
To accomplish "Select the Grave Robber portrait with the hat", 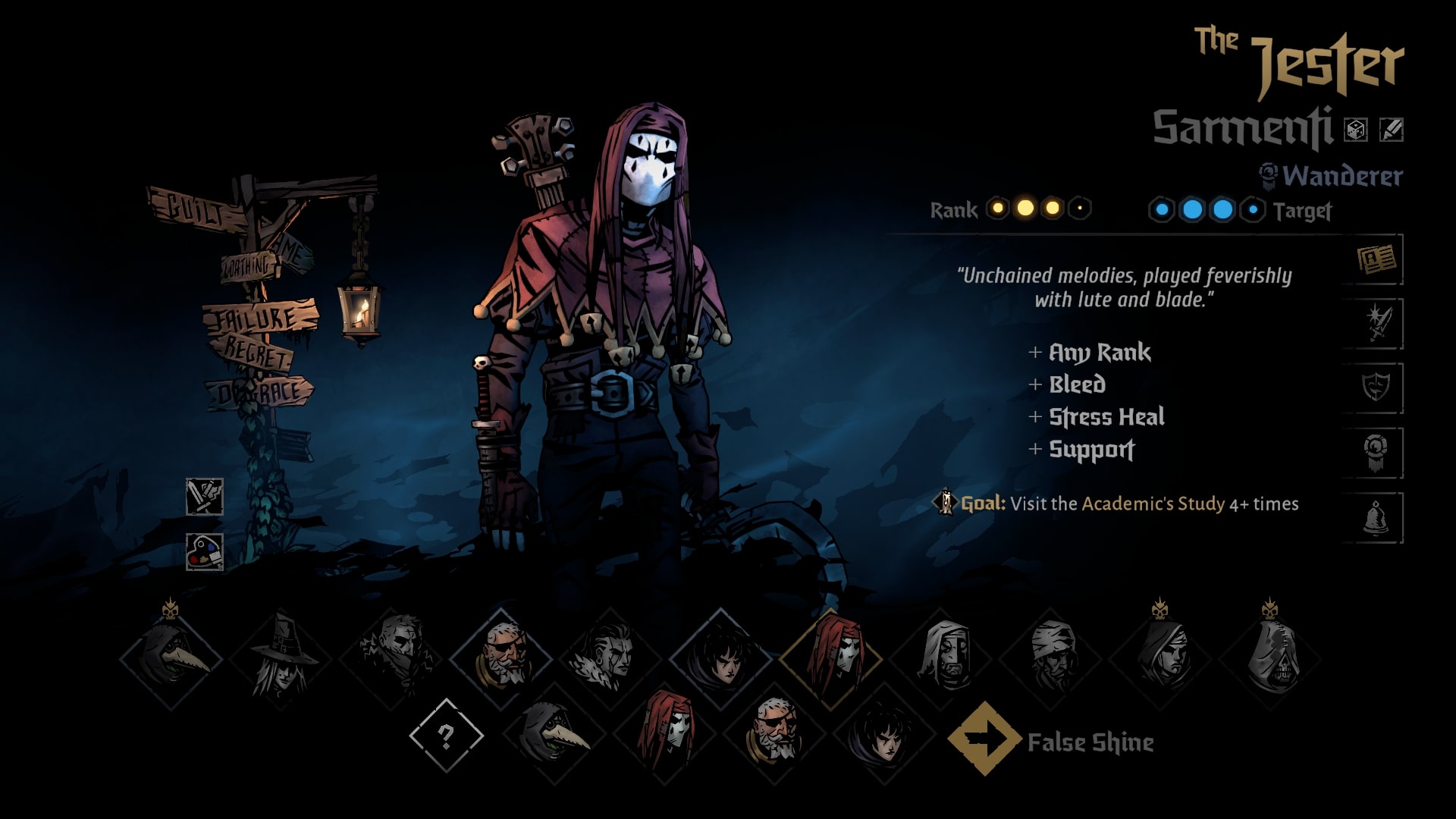I will [x=281, y=658].
